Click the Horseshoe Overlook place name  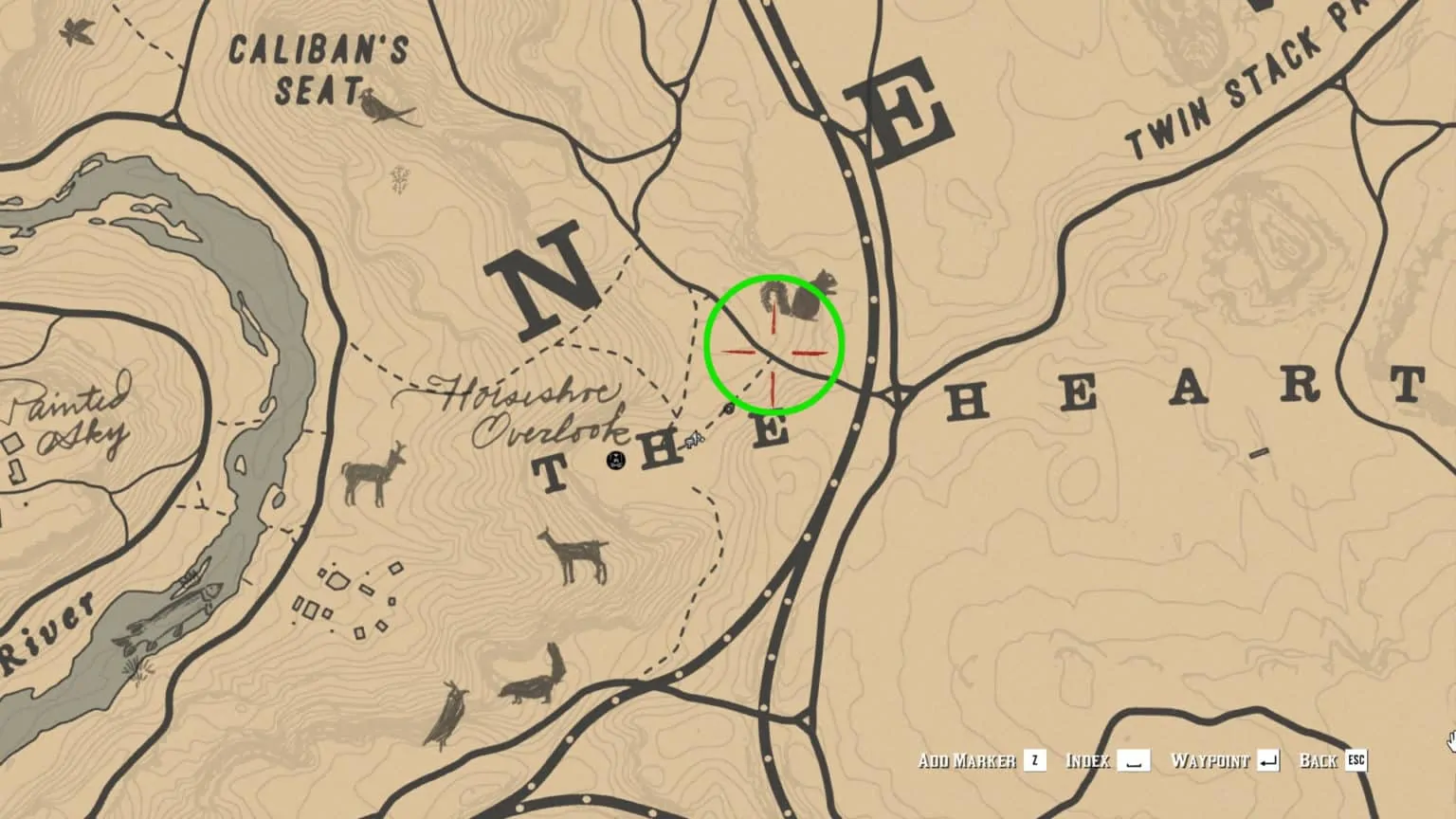(x=533, y=409)
